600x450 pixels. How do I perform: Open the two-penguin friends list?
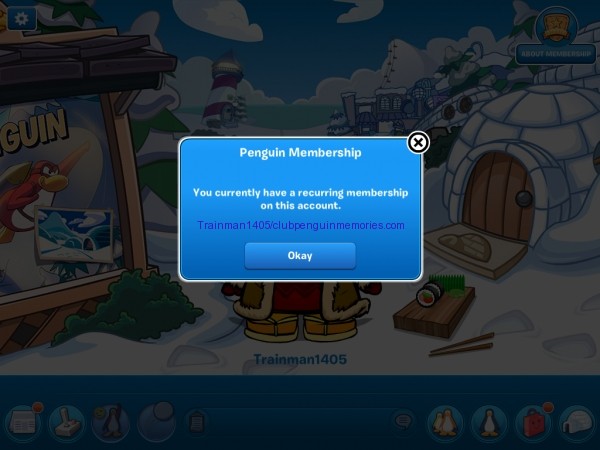tap(444, 423)
